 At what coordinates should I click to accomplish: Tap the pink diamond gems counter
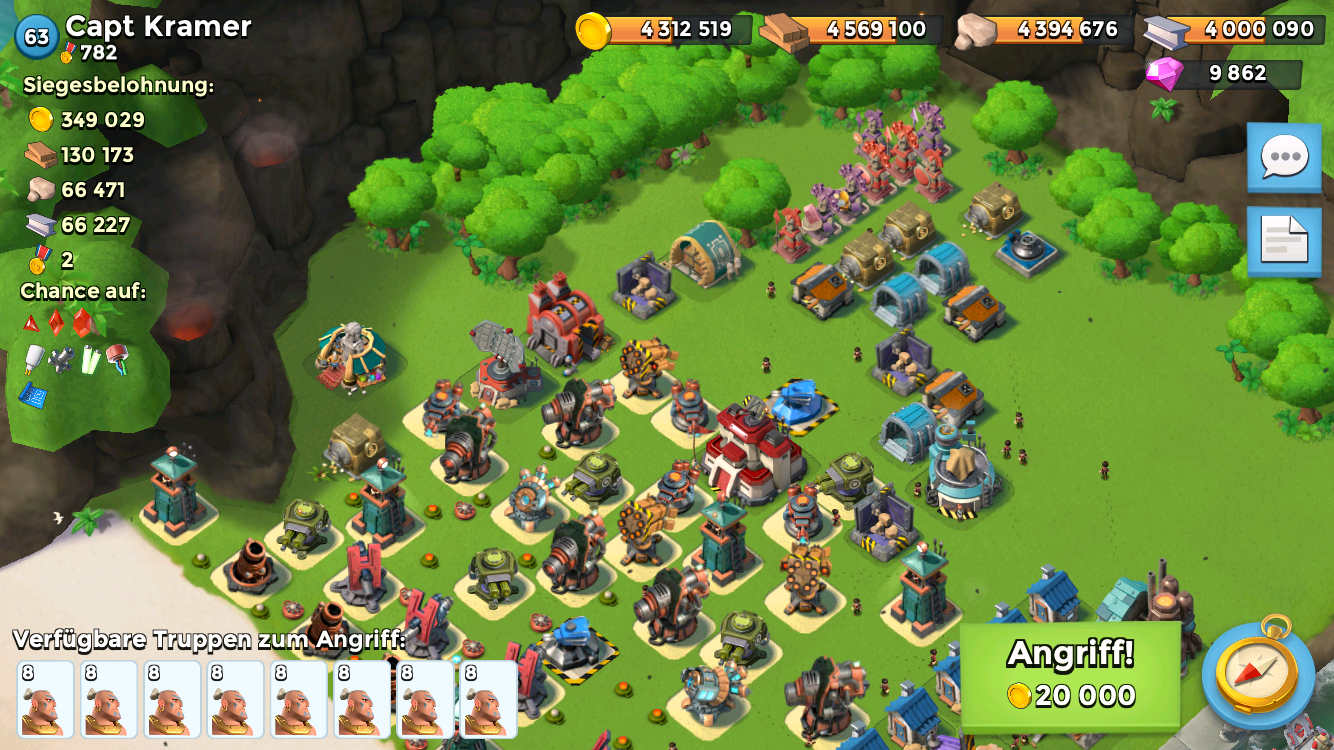(x=1224, y=74)
